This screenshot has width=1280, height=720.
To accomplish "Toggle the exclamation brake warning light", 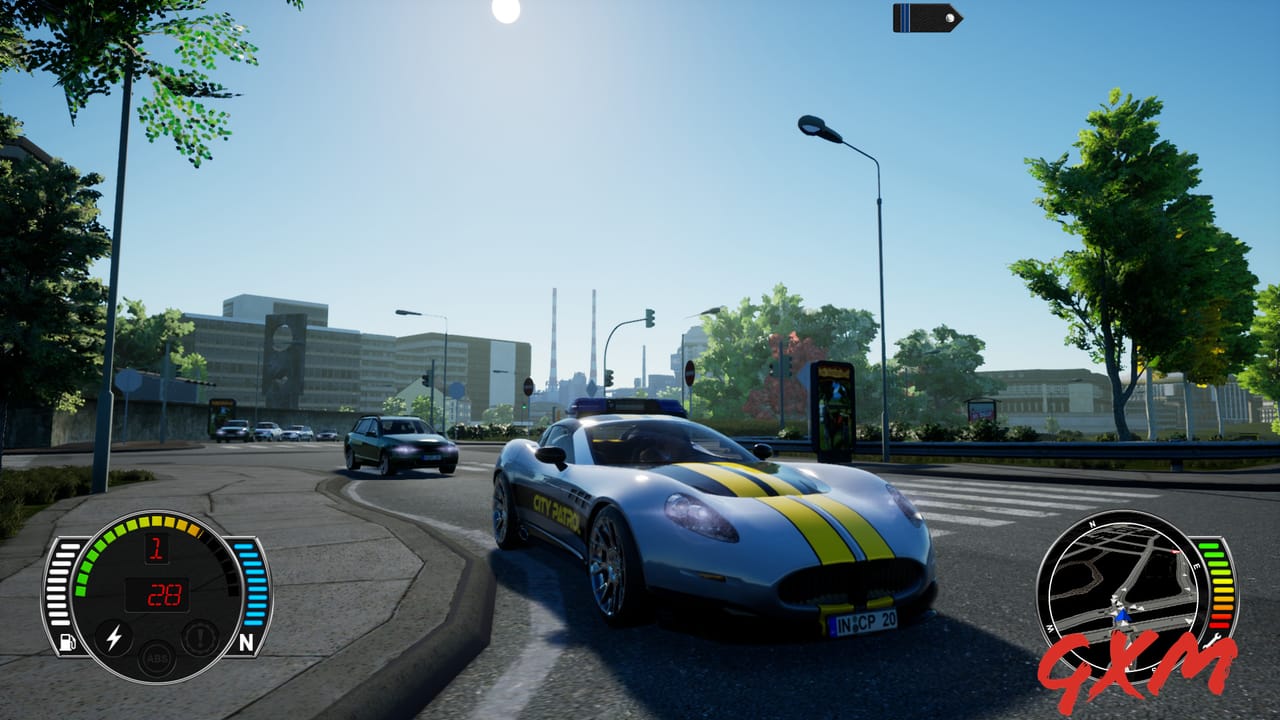I will (x=201, y=635).
